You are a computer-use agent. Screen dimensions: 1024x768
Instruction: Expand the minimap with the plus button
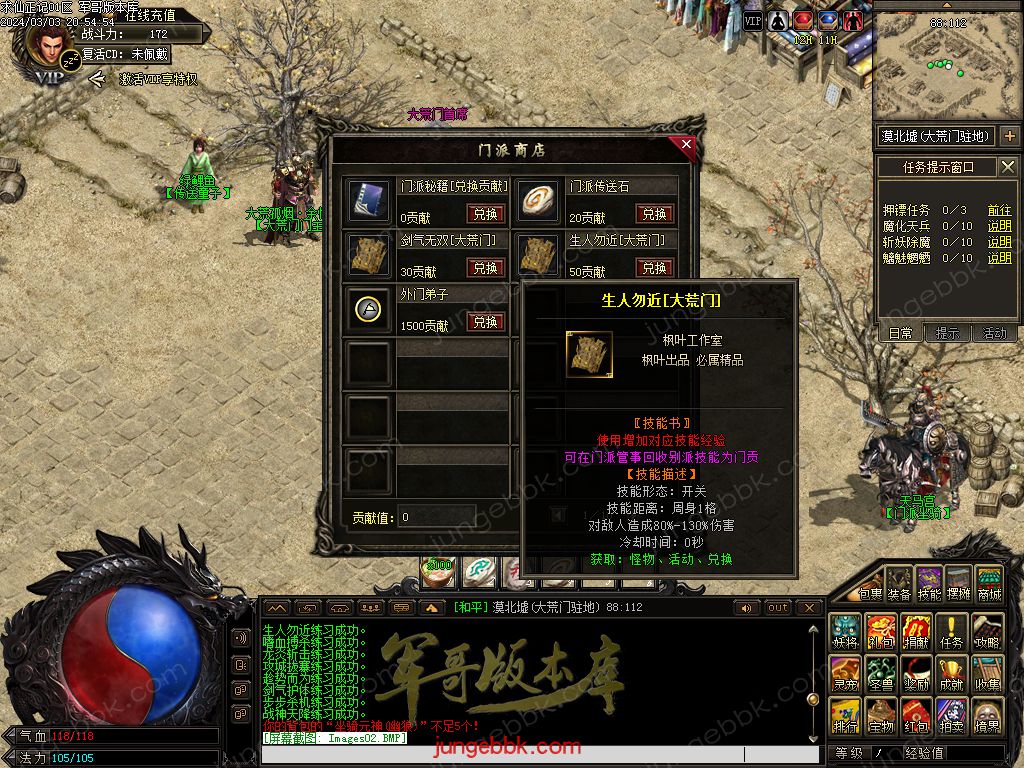1008,135
